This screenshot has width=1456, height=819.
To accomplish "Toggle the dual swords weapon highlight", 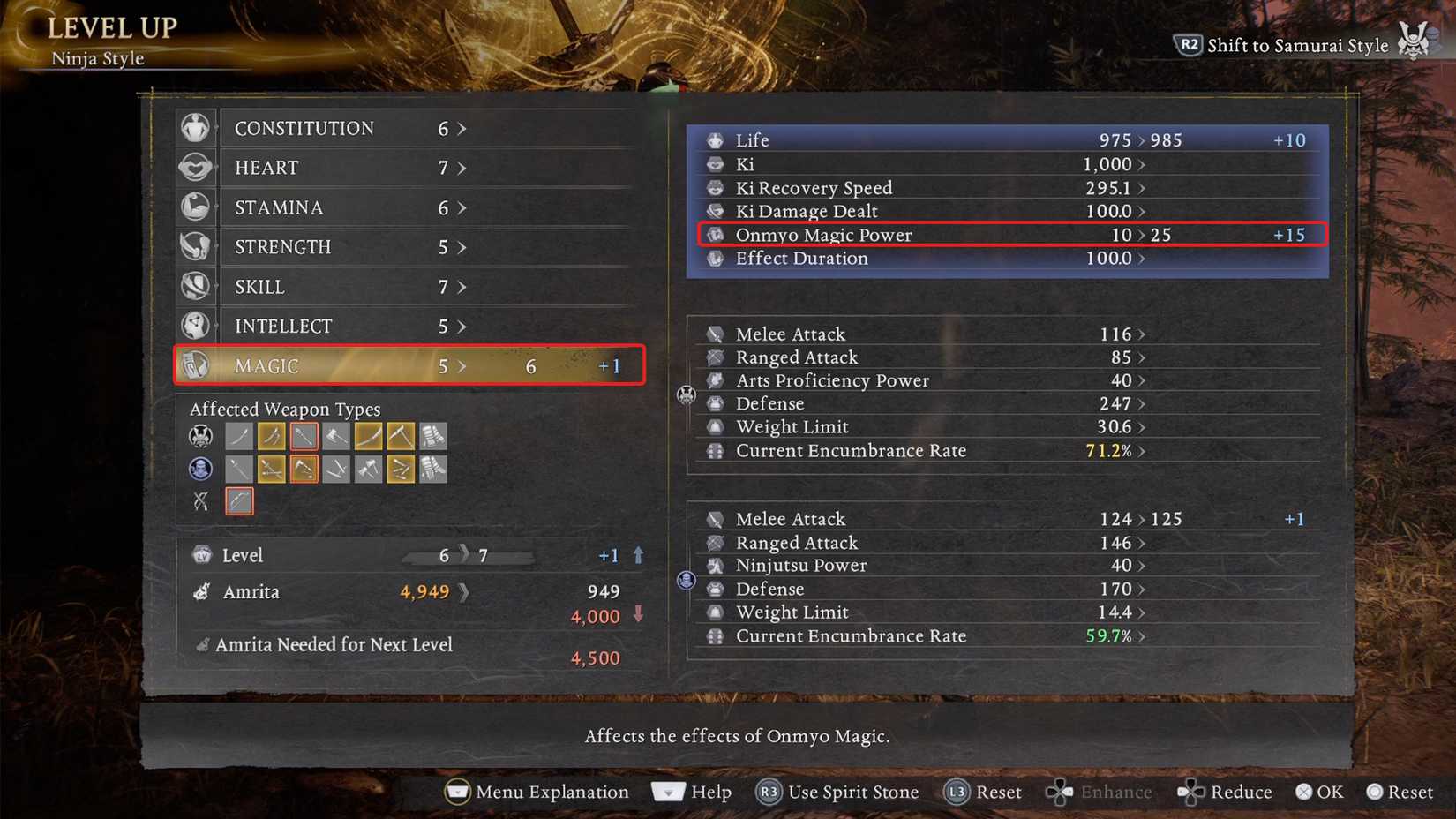I will coord(271,435).
